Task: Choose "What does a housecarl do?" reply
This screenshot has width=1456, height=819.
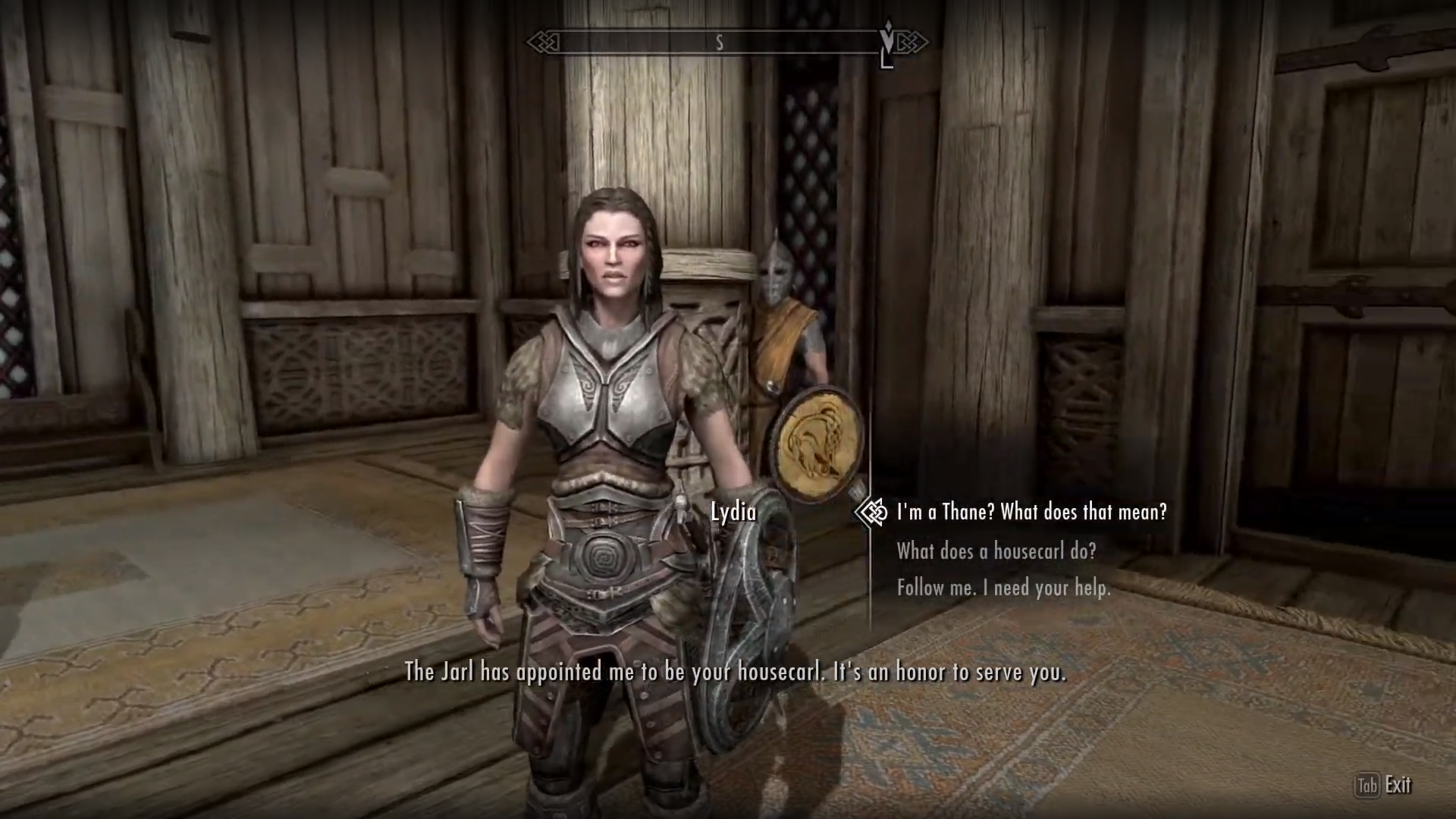Action: coord(996,551)
